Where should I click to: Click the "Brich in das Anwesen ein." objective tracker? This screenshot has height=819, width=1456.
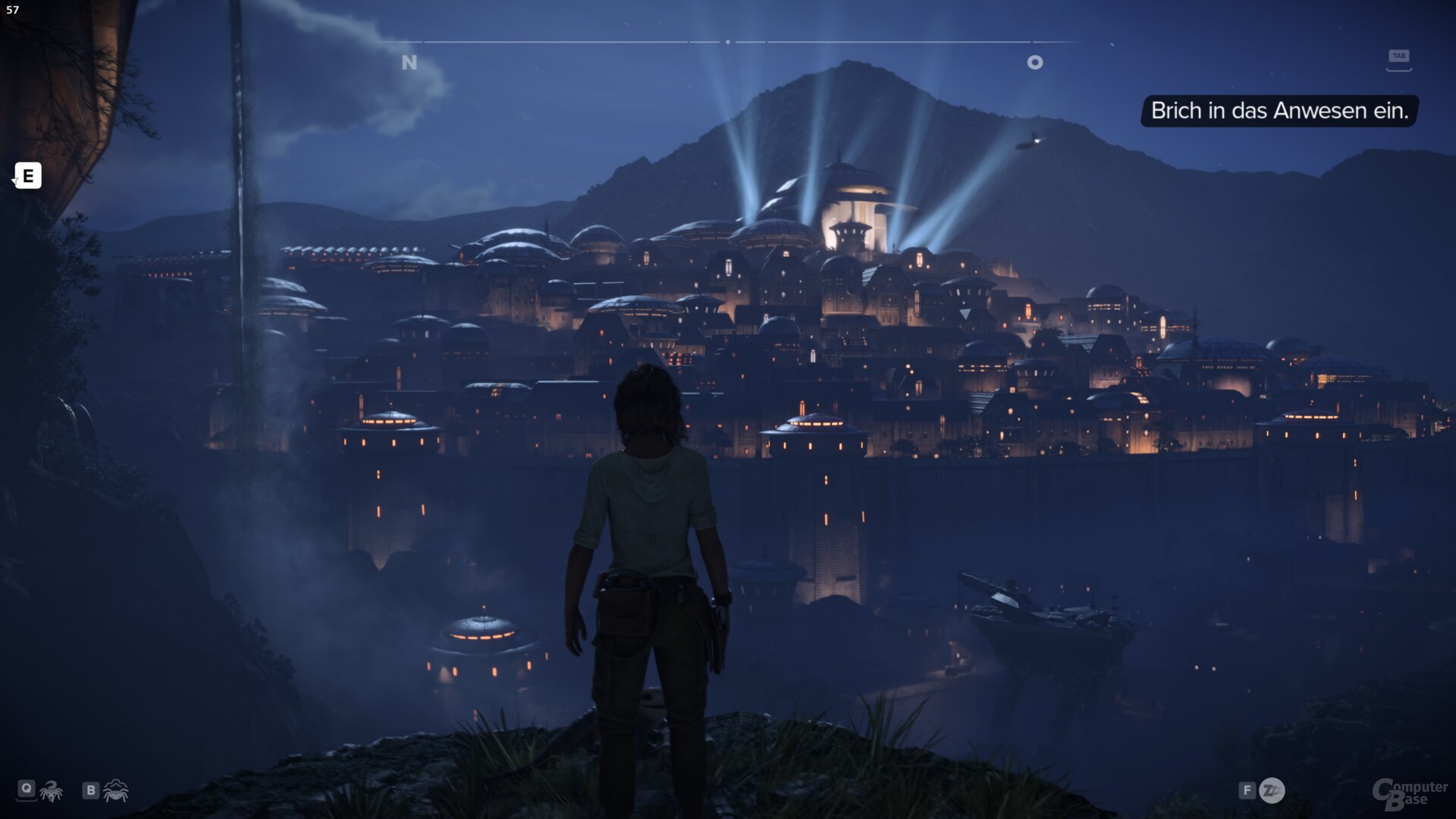[x=1279, y=111]
